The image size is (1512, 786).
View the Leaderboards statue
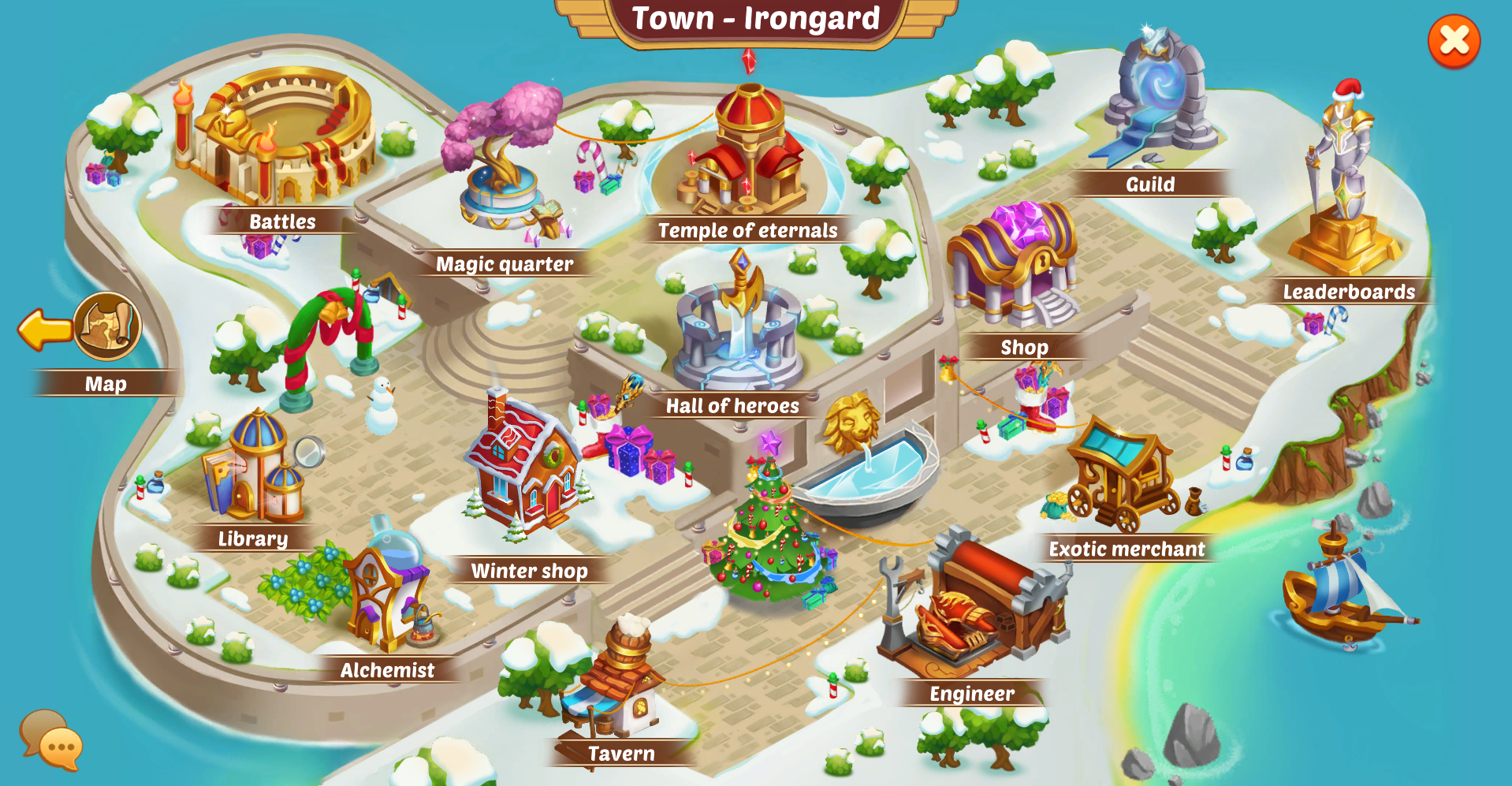[1343, 189]
